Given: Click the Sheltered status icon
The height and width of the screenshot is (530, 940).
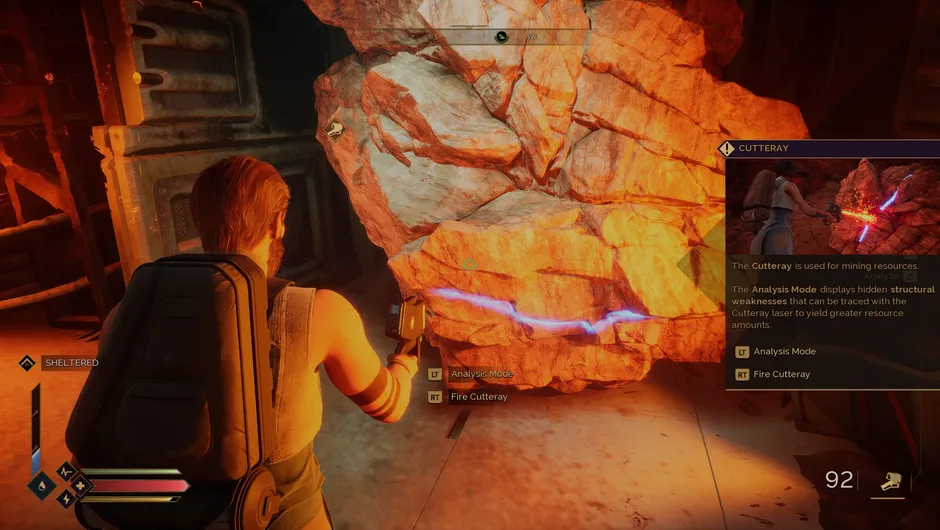Looking at the screenshot, I should pyautogui.click(x=27, y=363).
